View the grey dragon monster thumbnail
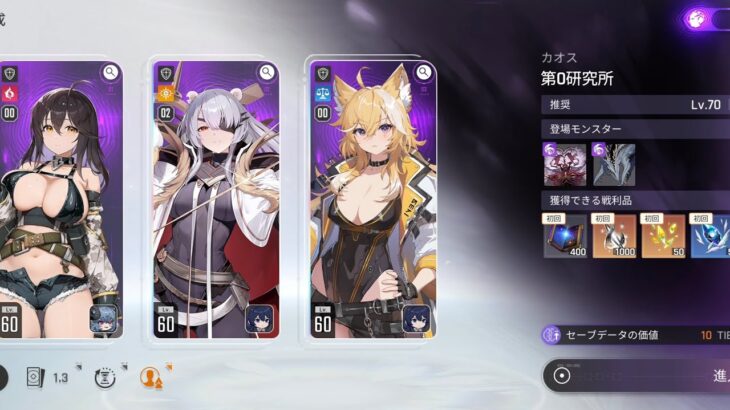The image size is (730, 410). [x=613, y=165]
